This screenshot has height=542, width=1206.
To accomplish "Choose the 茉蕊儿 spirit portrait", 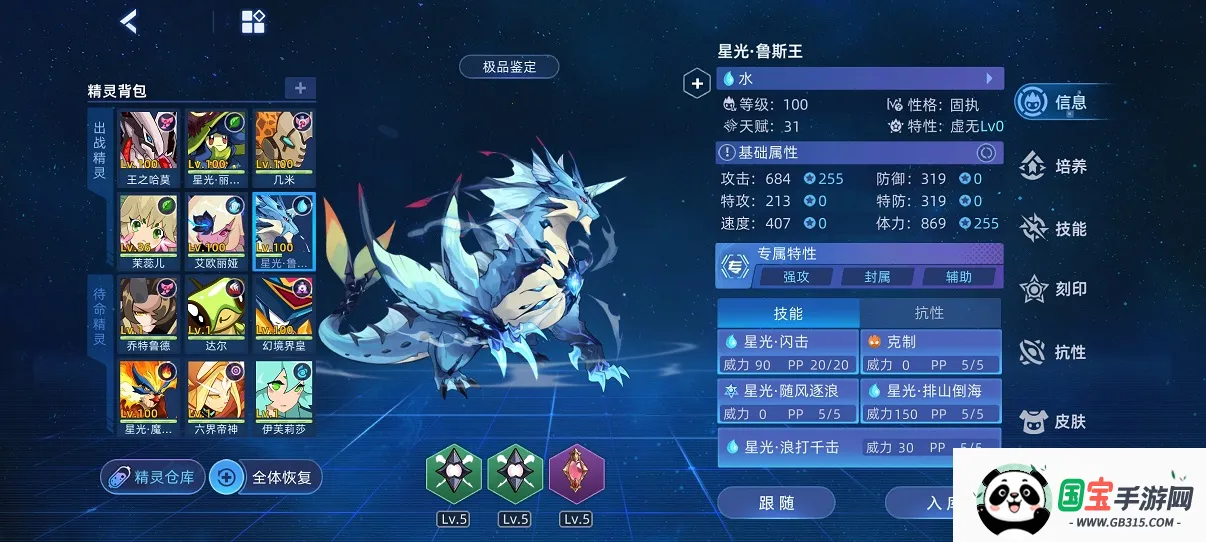I will click(149, 229).
